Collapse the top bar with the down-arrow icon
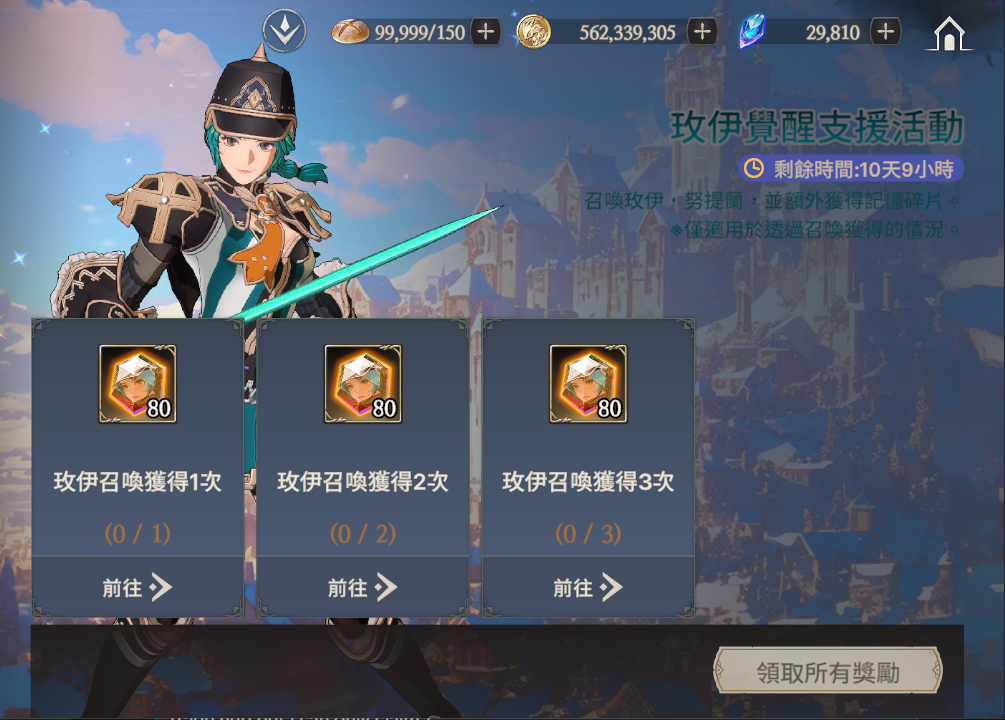This screenshot has width=1005, height=720. (x=284, y=32)
